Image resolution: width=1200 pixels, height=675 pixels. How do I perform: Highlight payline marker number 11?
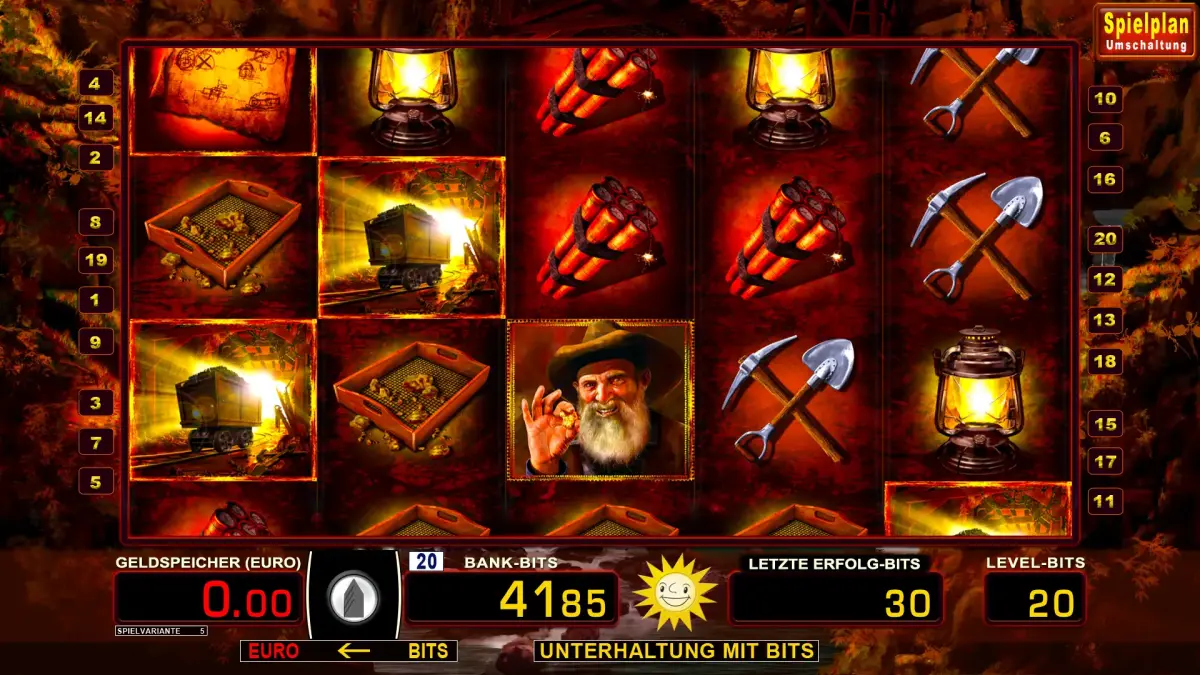(x=1105, y=501)
